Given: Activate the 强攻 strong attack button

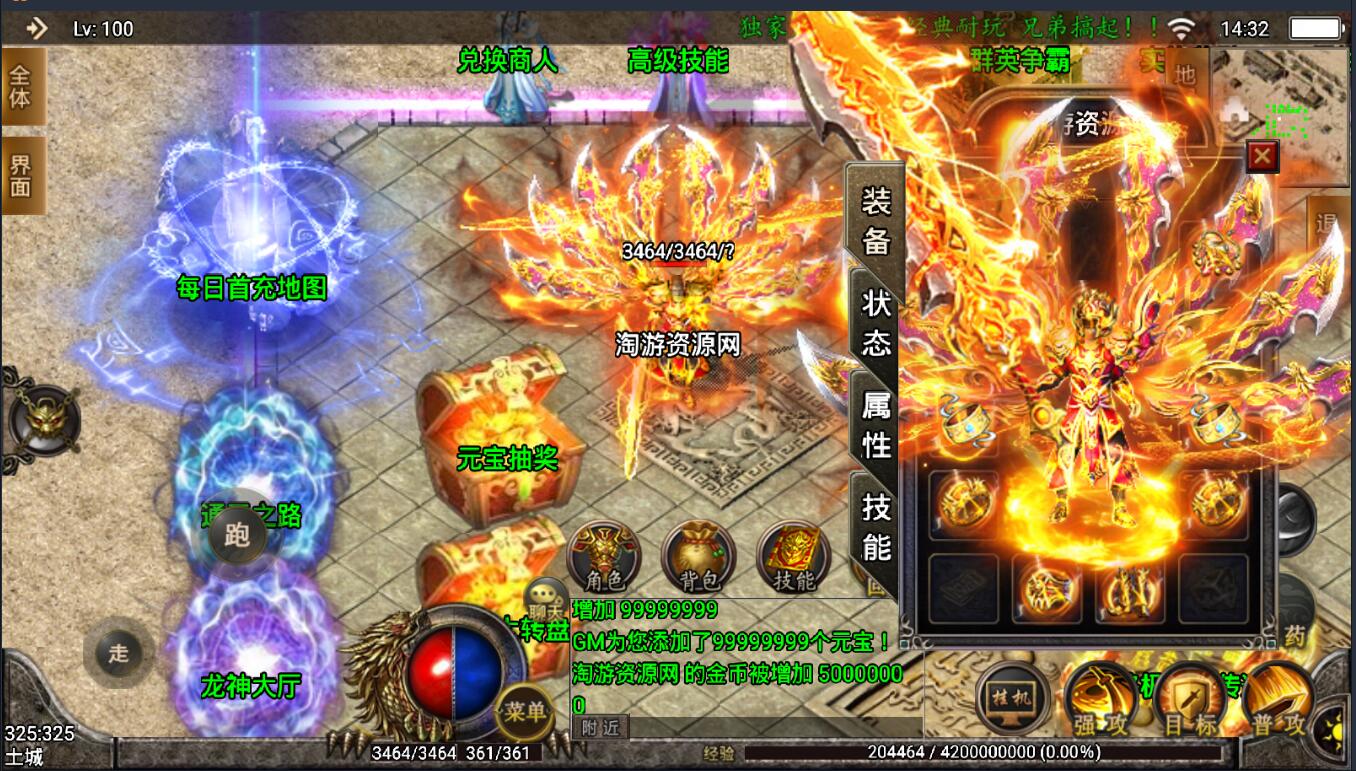Looking at the screenshot, I should click(x=1100, y=697).
